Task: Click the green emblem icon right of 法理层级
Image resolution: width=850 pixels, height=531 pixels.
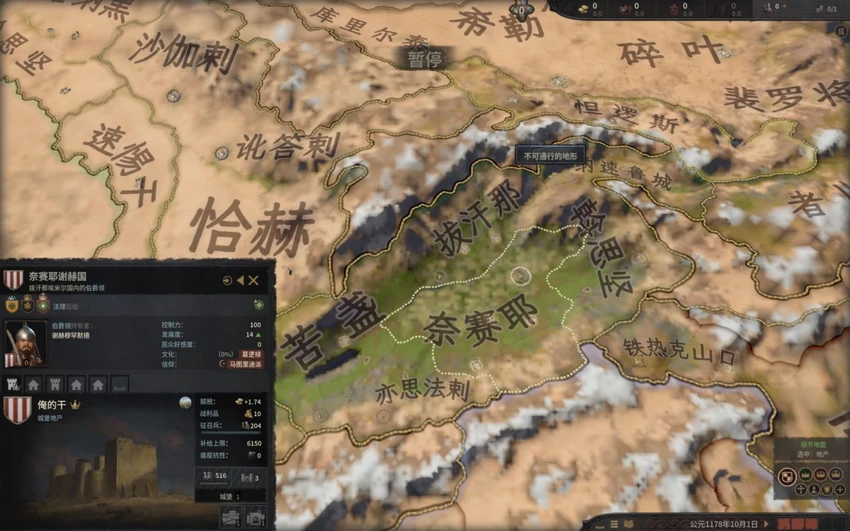Action: point(259,305)
